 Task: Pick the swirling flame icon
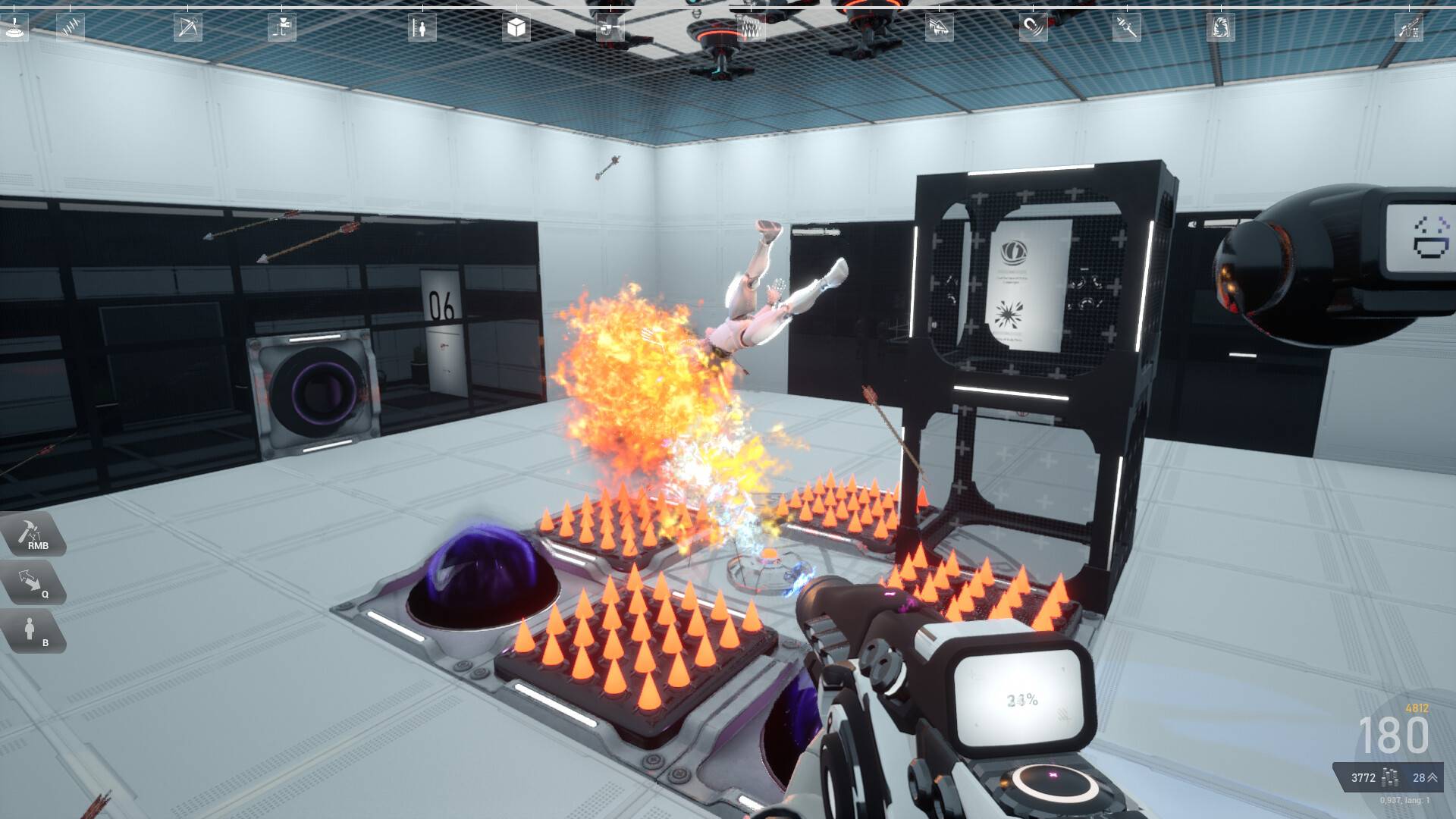(1220, 28)
